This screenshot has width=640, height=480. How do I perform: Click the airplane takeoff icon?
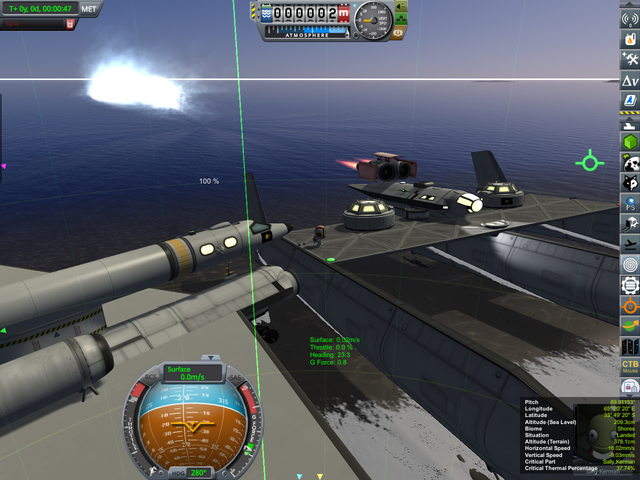click(x=630, y=244)
